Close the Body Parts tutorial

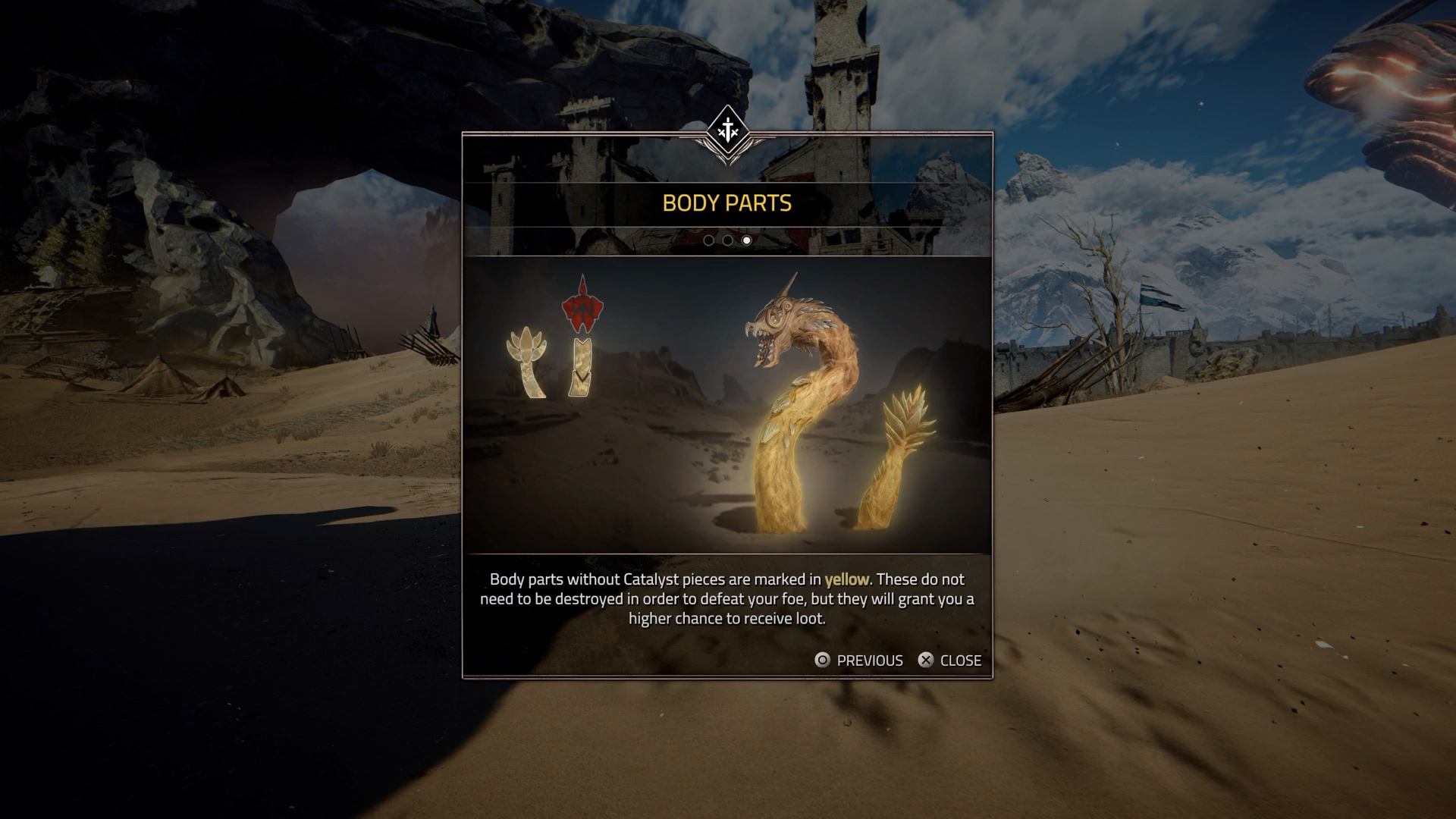[949, 661]
